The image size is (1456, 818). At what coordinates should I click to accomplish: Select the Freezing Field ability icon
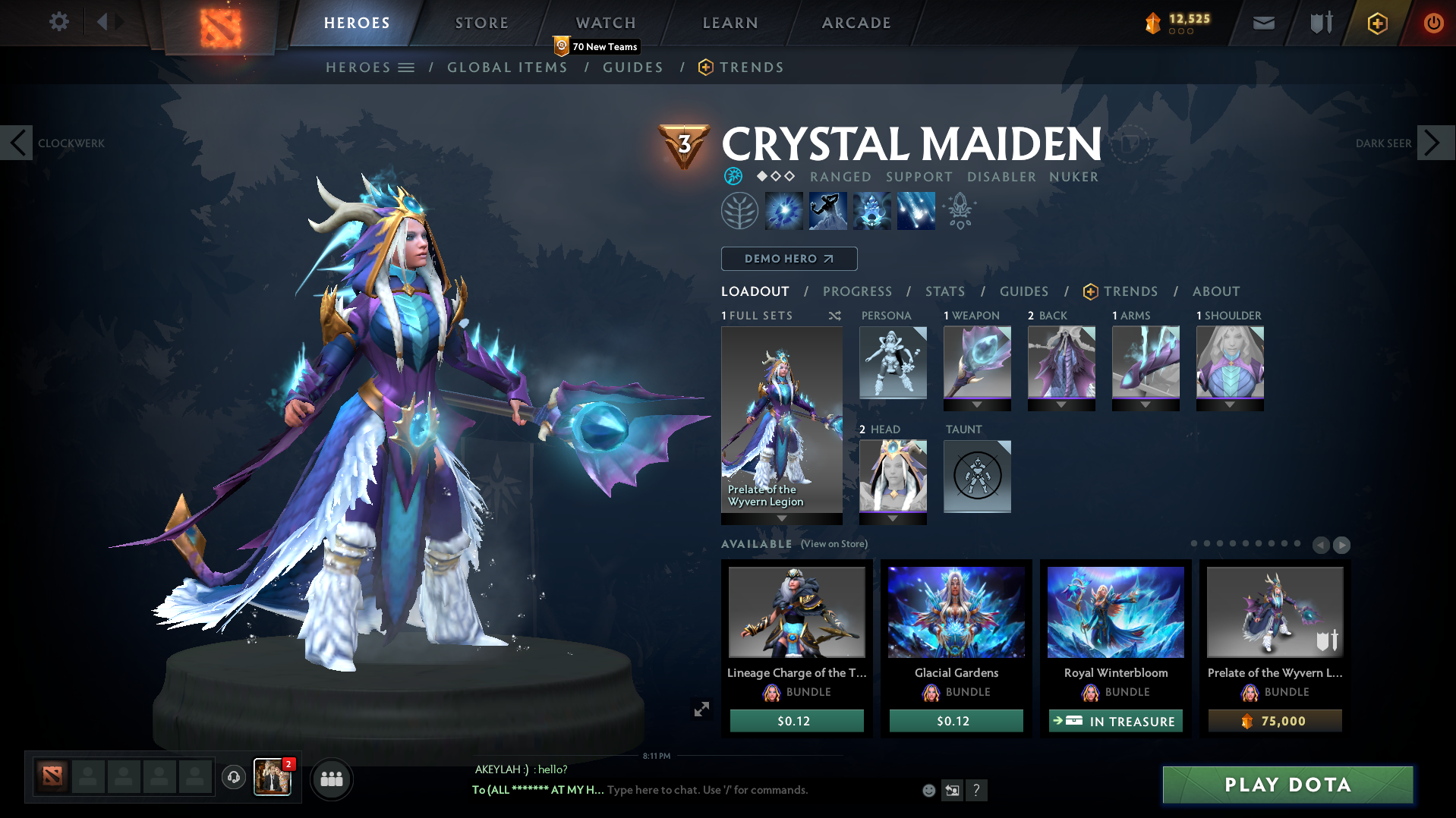point(916,210)
